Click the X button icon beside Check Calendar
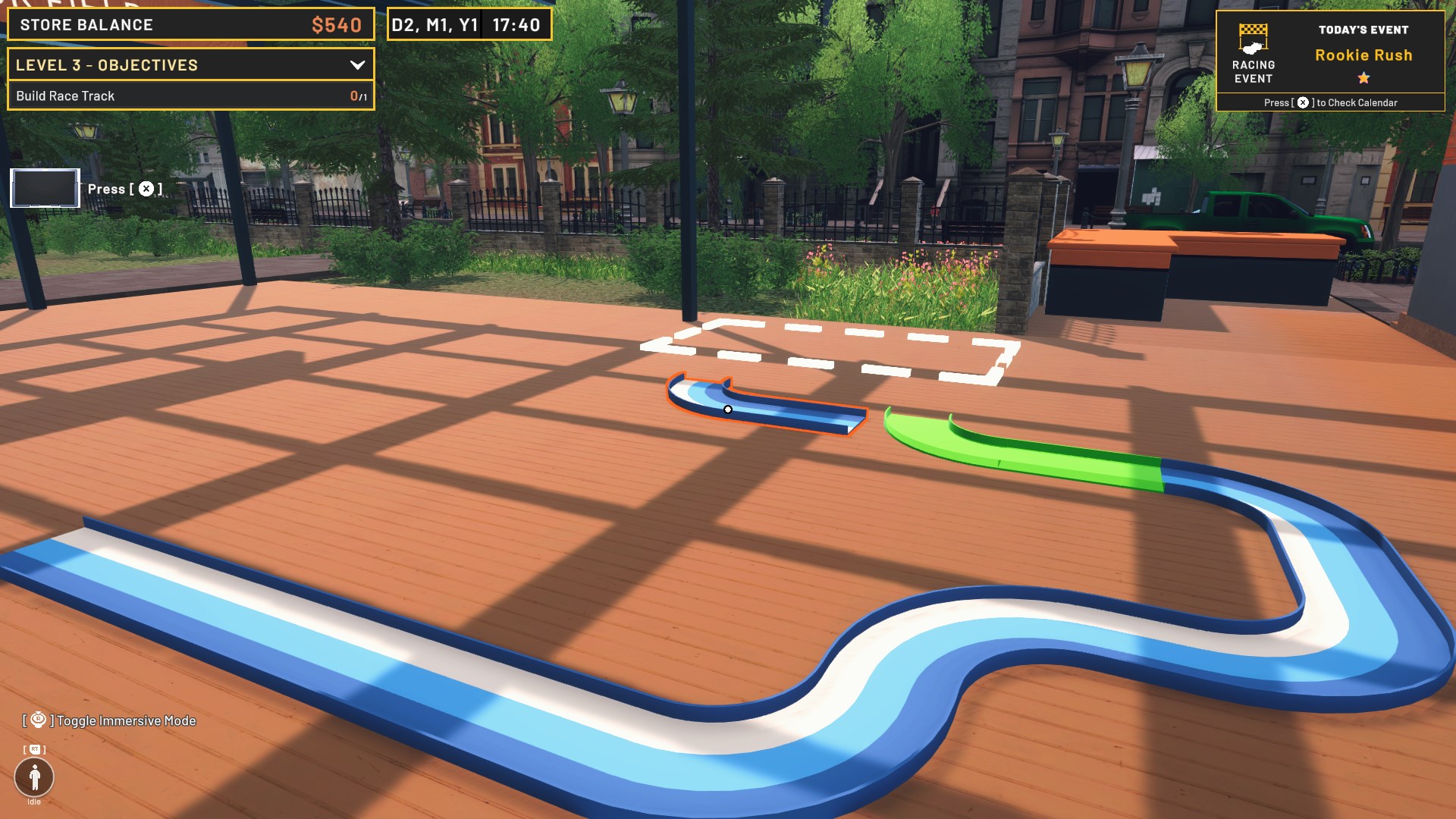Image resolution: width=1456 pixels, height=819 pixels. click(x=1303, y=101)
